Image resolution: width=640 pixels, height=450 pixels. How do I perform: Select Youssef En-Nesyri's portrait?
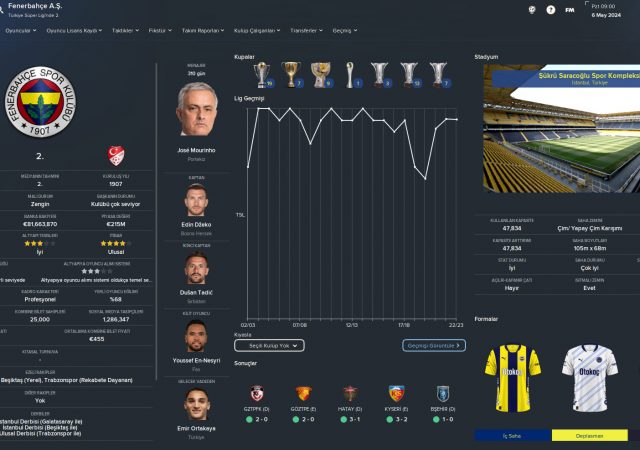tap(196, 338)
